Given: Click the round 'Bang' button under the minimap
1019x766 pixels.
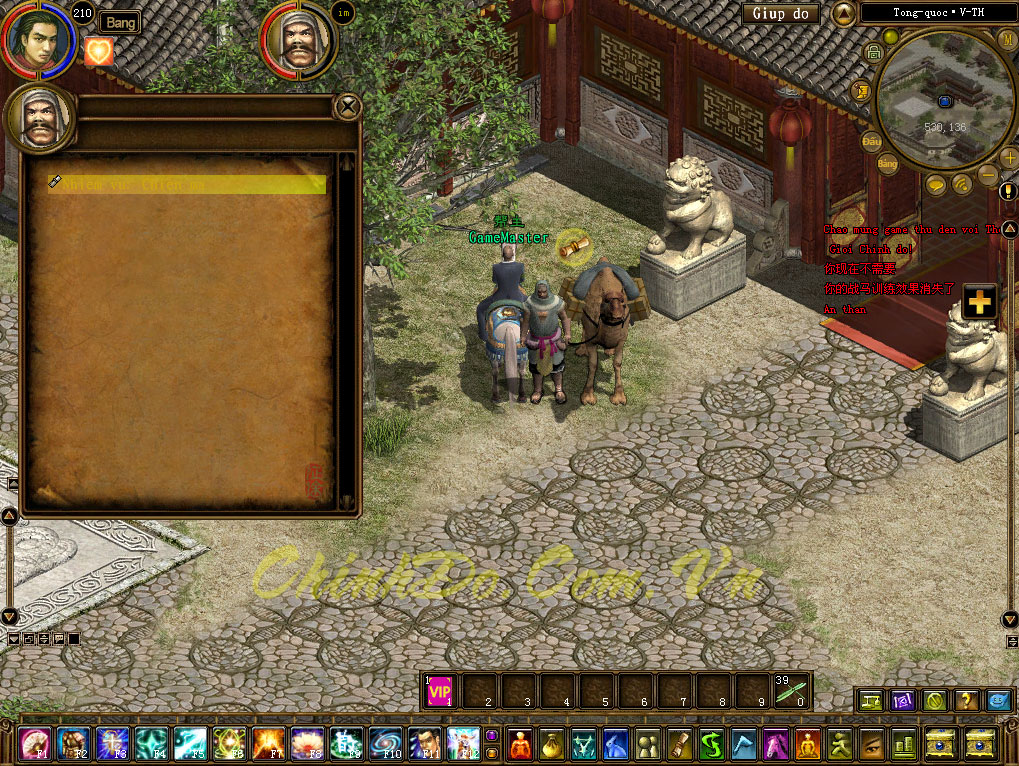Looking at the screenshot, I should (886, 163).
